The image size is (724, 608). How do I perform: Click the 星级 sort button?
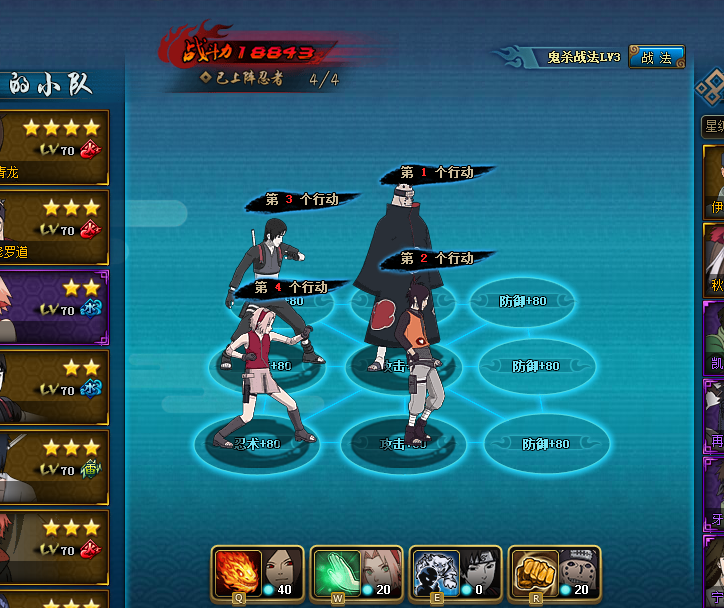pos(713,126)
